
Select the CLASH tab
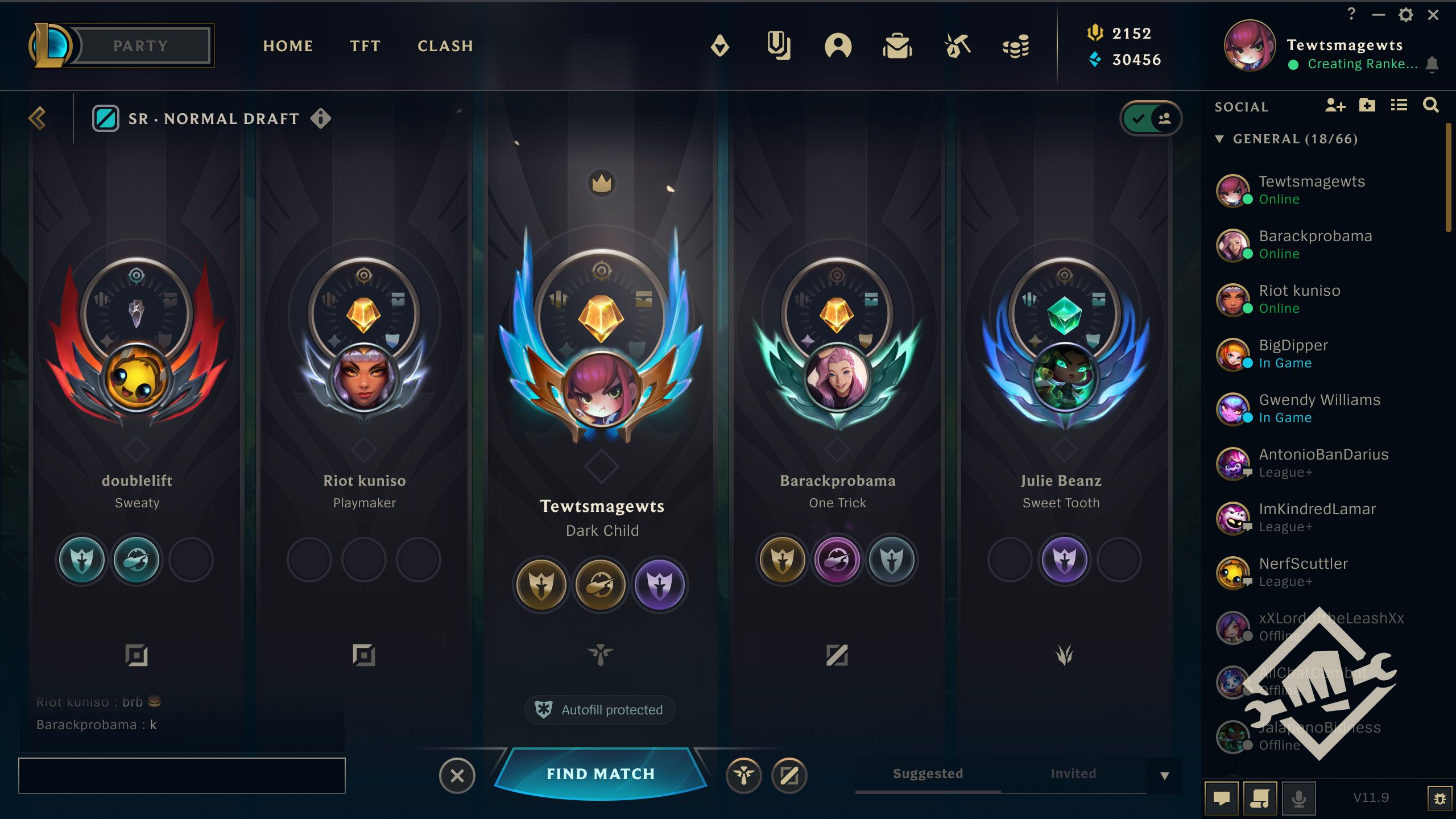click(445, 46)
